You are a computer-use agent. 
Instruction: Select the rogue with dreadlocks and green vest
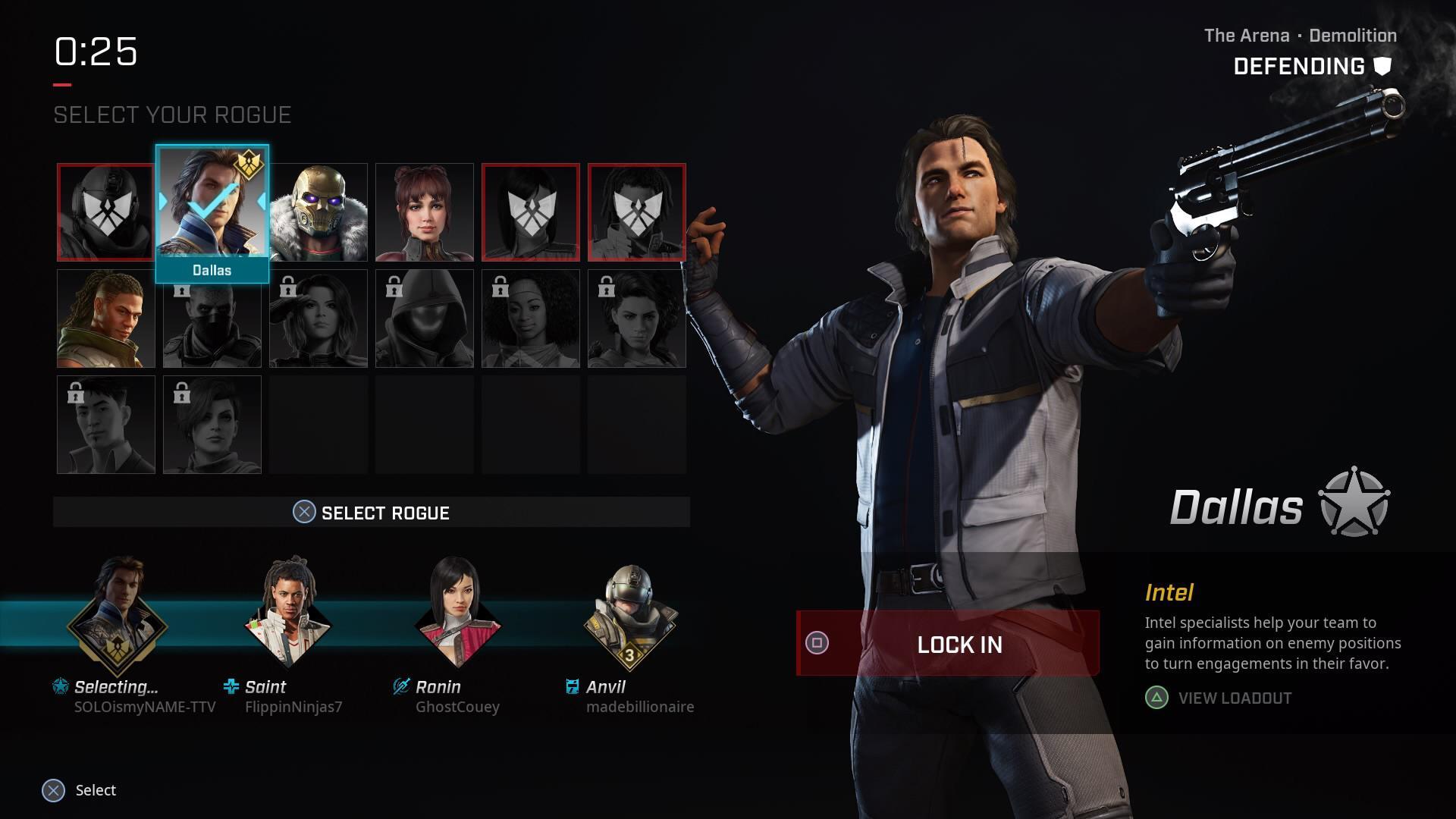105,318
